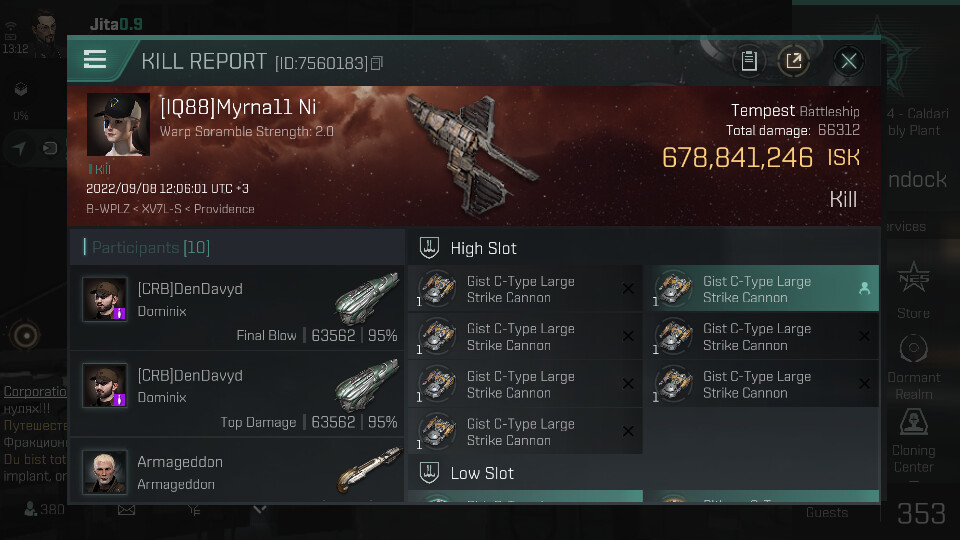Select the Final Blow DenDavyd row
This screenshot has height=540, width=960.
pyautogui.click(x=237, y=310)
